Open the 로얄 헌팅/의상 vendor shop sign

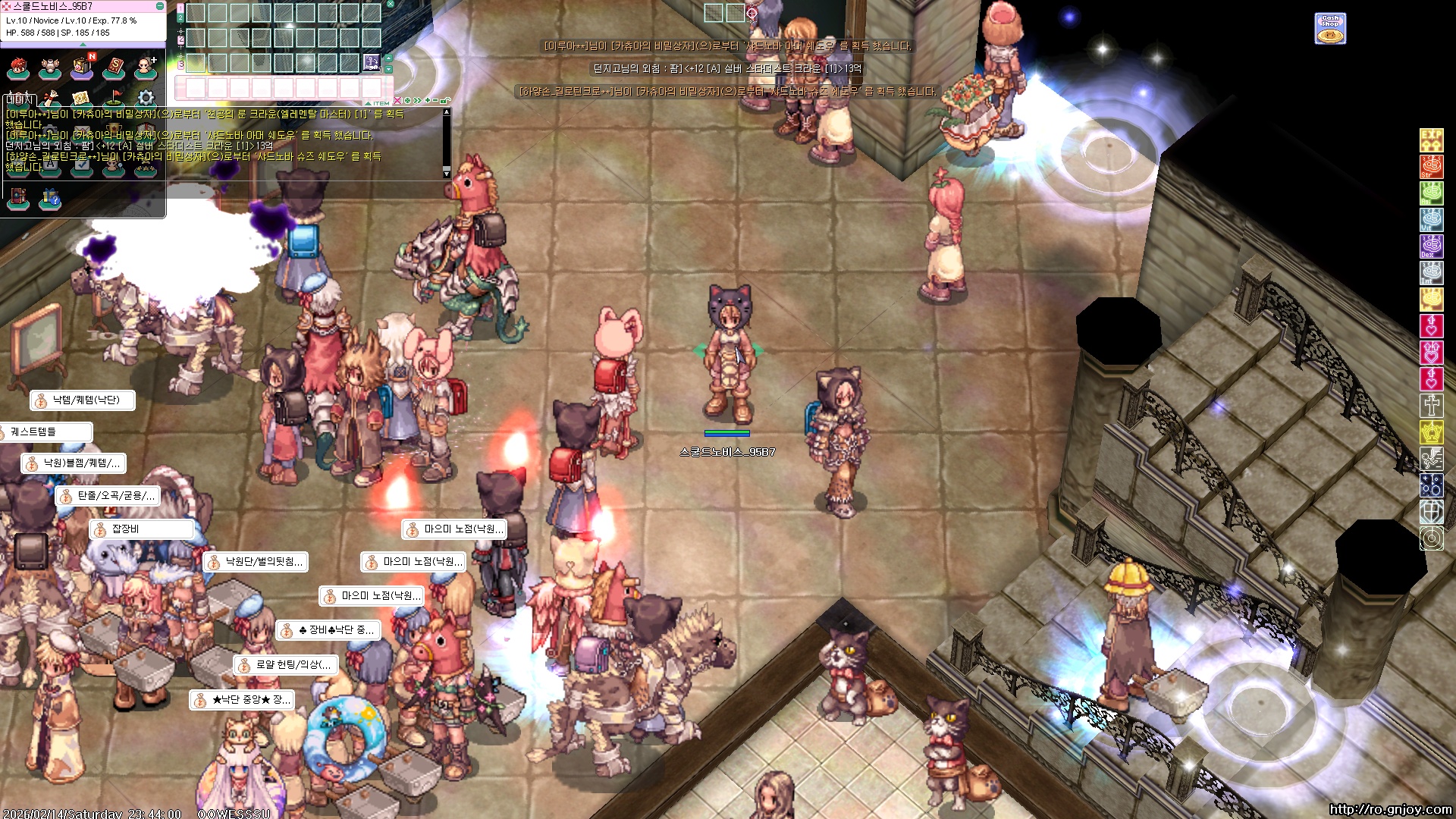point(285,665)
